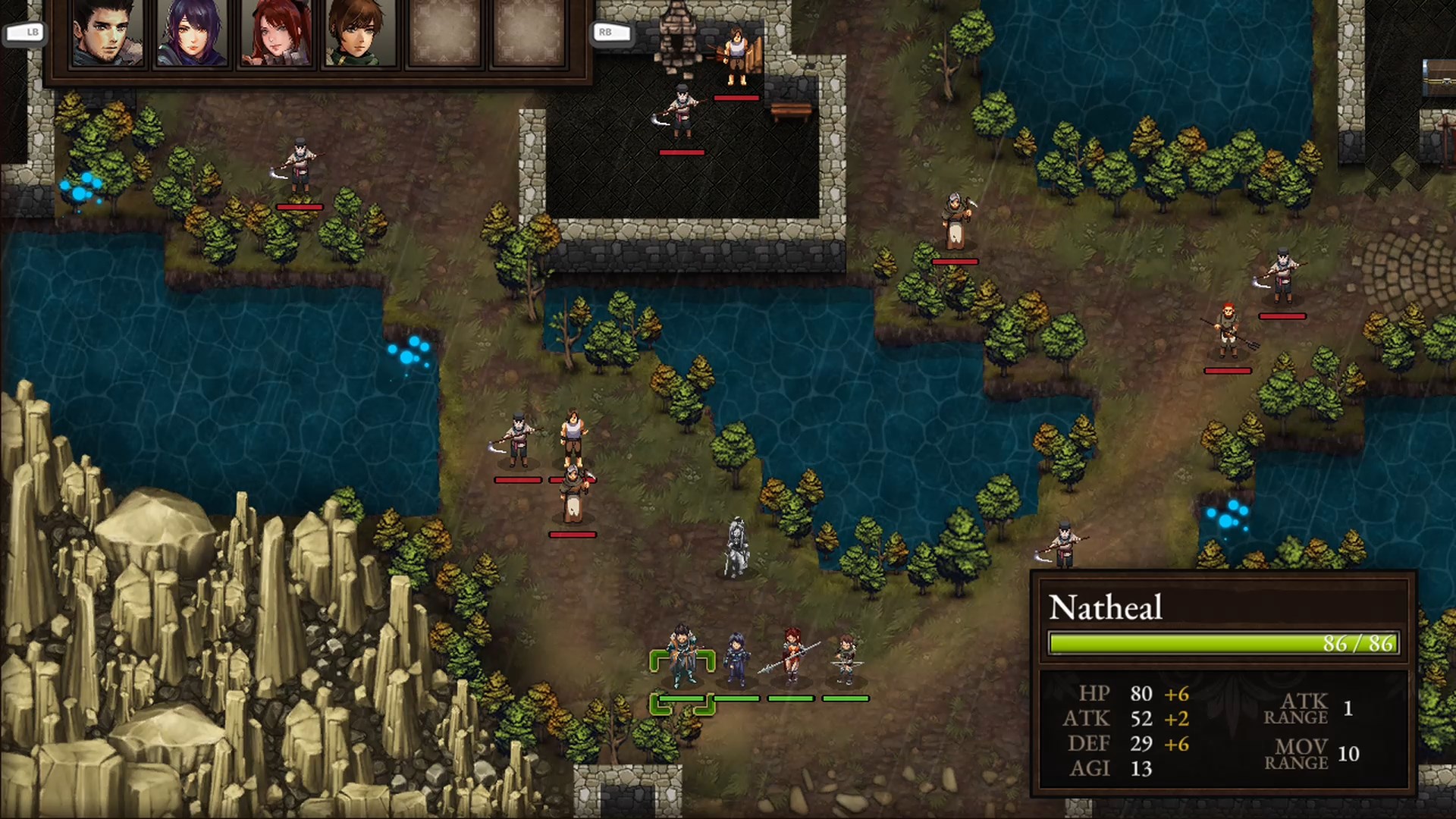This screenshot has height=819, width=1456.
Task: Pick the red-haired woman's party portrait
Action: pos(276,34)
